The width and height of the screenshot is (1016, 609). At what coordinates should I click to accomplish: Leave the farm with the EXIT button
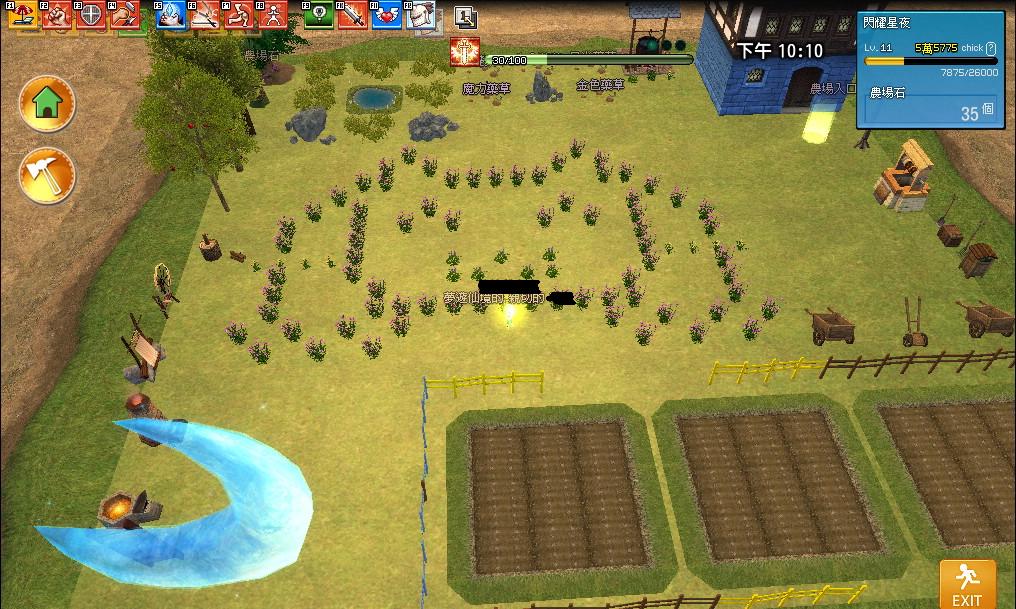(x=966, y=584)
